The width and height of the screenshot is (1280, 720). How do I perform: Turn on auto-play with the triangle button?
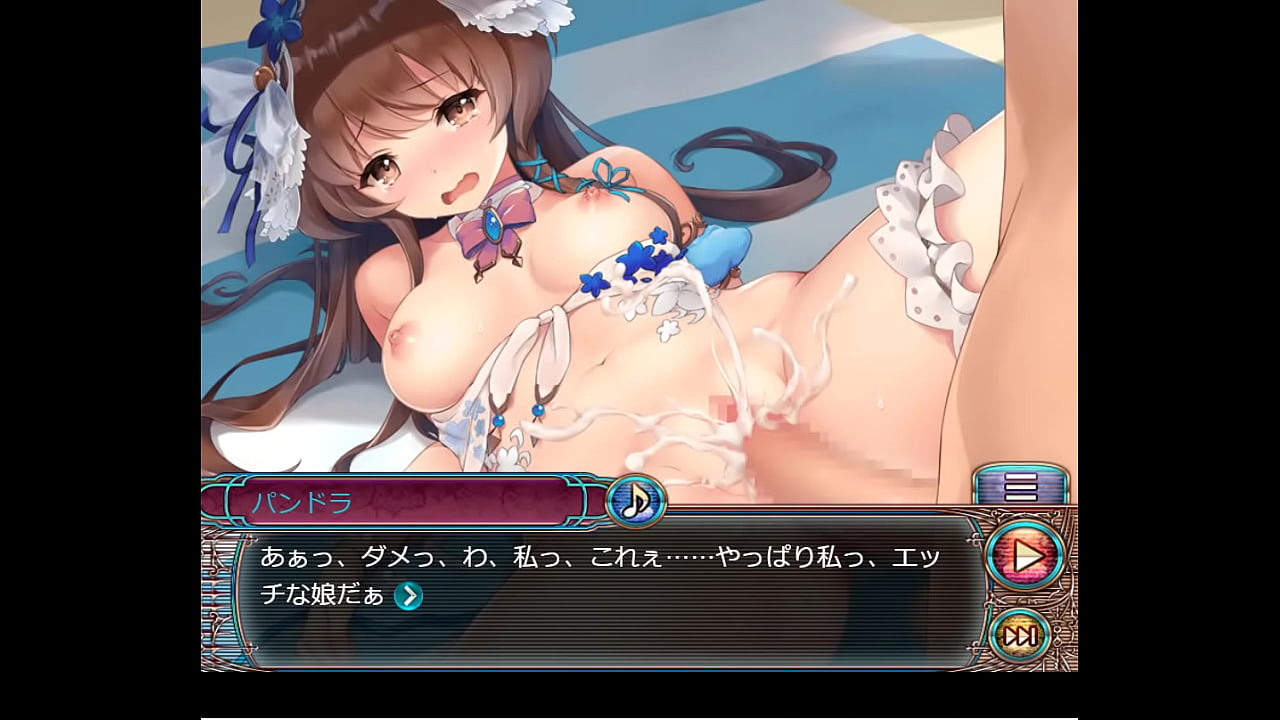[x=1024, y=556]
